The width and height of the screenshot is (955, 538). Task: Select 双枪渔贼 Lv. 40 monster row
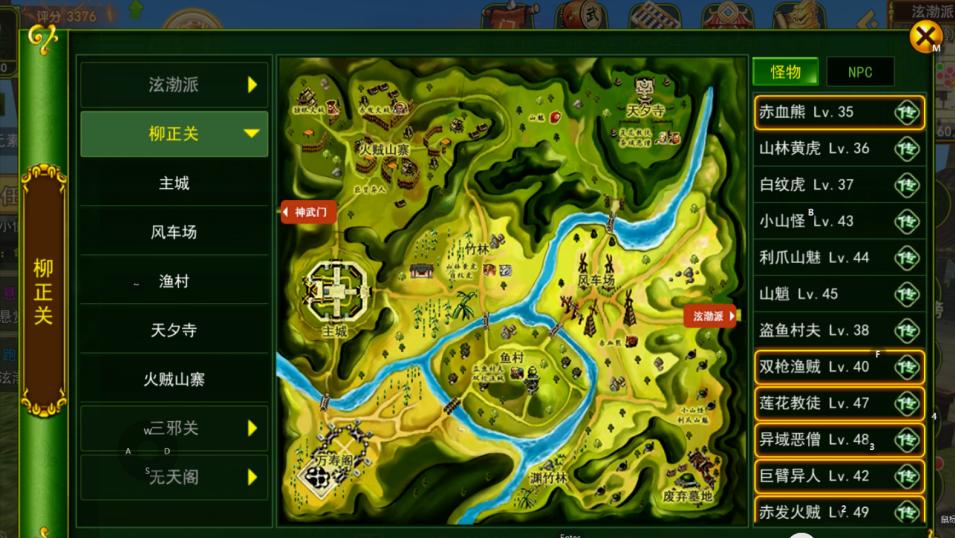tap(838, 367)
